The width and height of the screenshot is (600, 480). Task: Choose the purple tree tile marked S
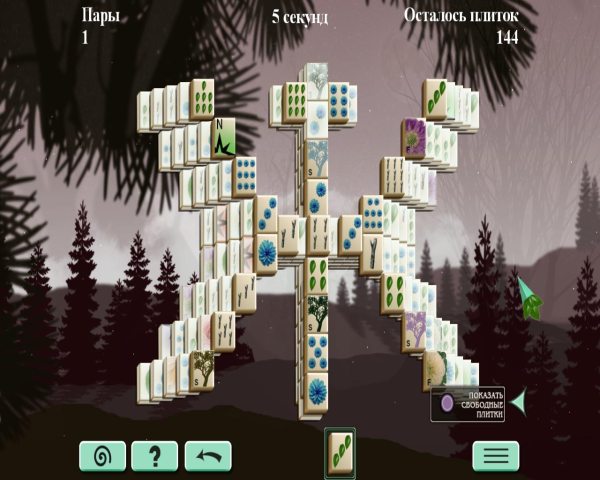(x=415, y=330)
